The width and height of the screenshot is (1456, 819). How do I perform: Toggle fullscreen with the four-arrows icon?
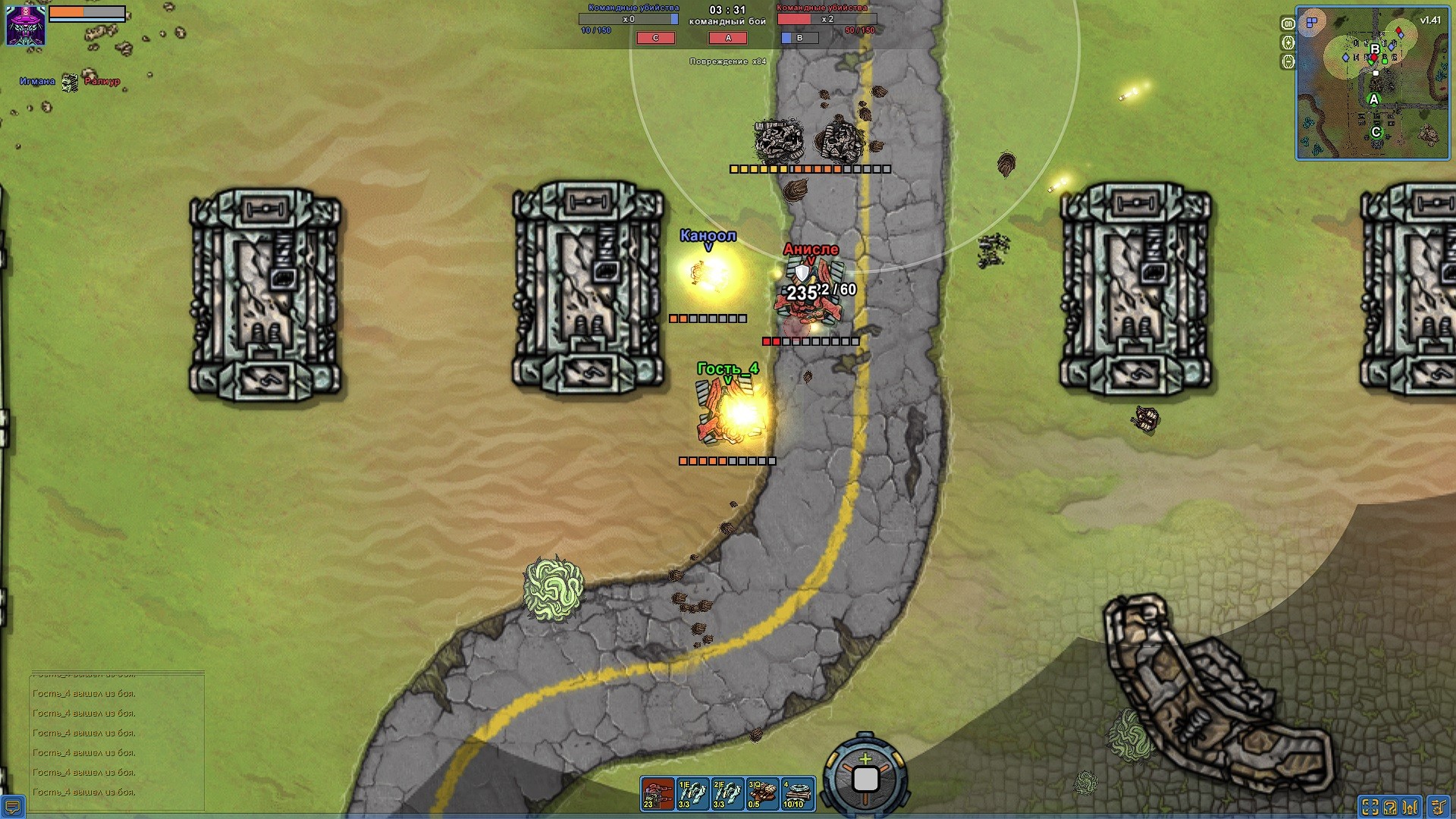(1370, 807)
